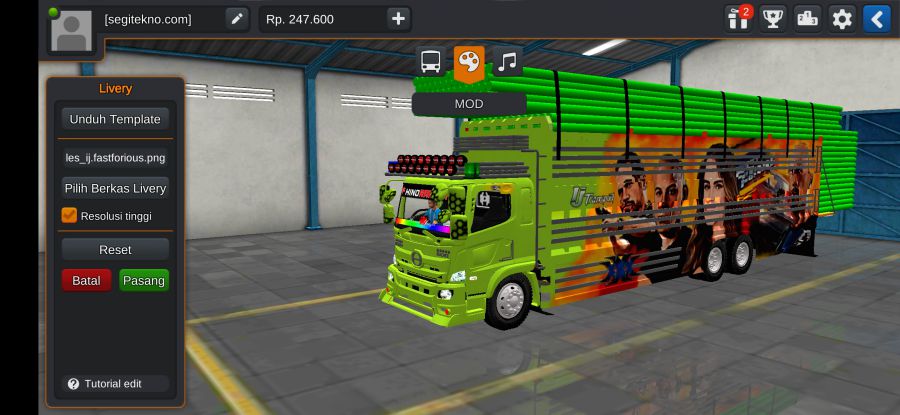Switch to the music note tab

[x=507, y=62]
